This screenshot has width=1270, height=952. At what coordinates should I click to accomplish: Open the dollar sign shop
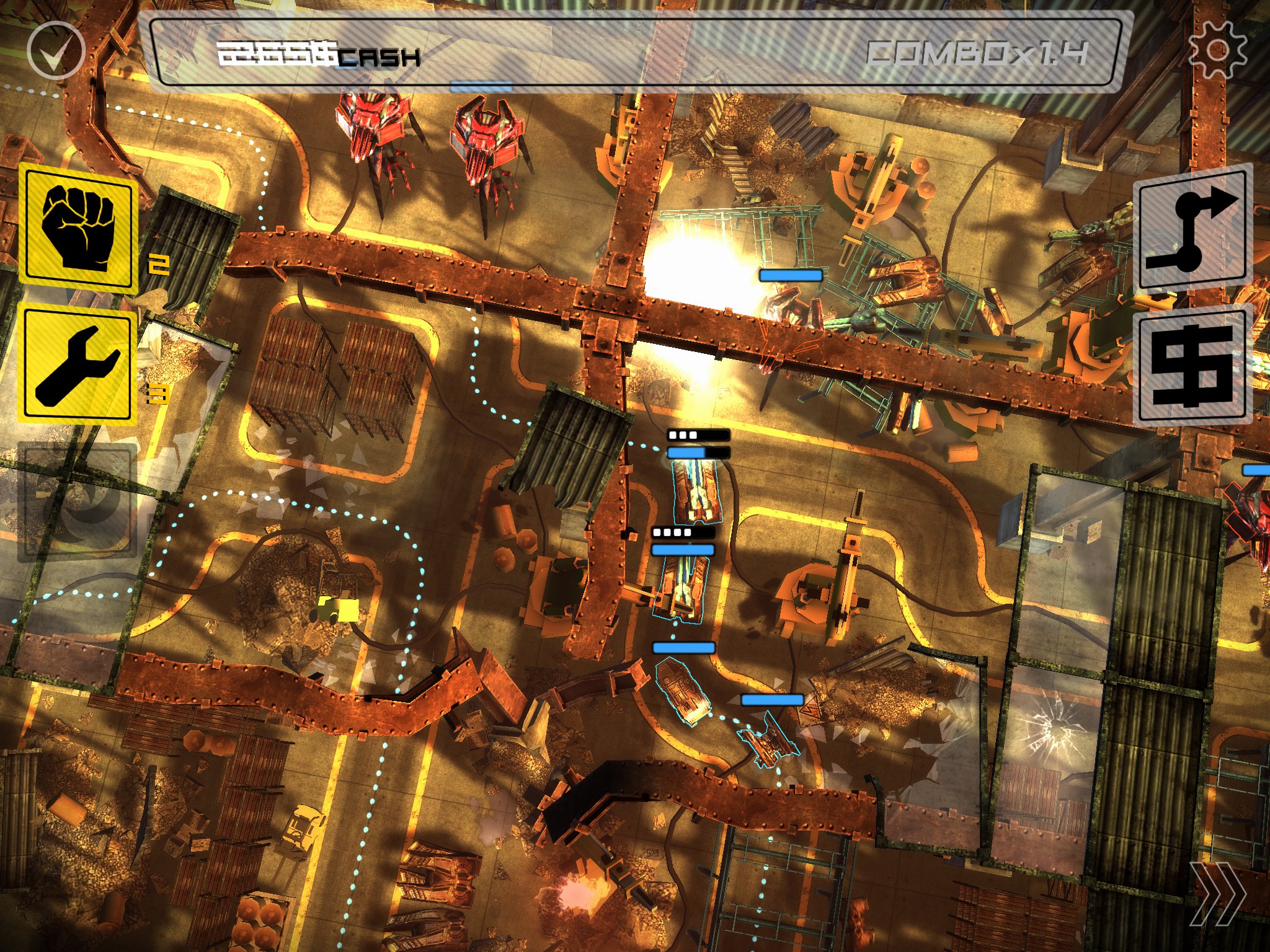(1192, 367)
